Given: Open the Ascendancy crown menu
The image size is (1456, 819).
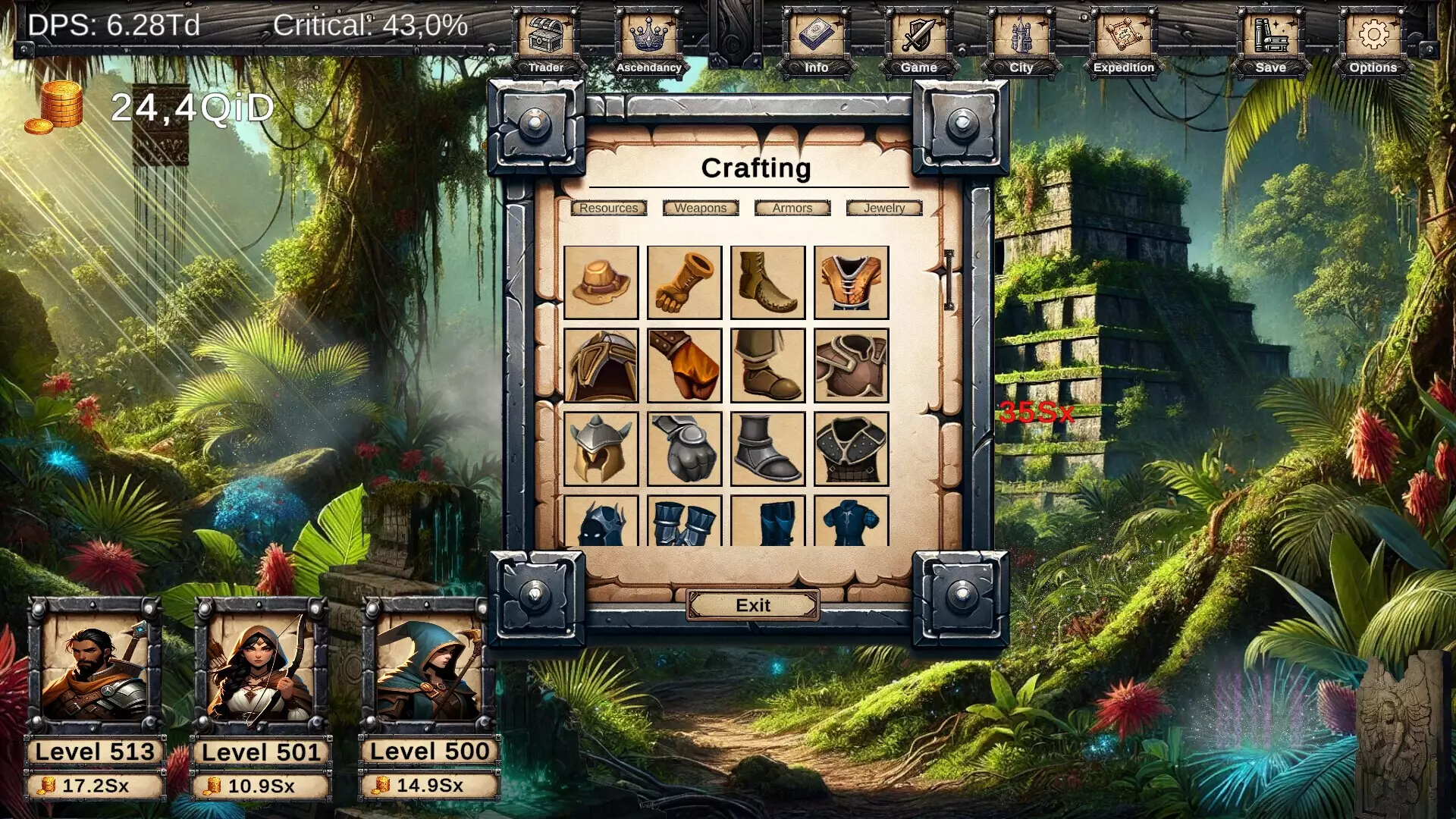Looking at the screenshot, I should click(x=648, y=34).
